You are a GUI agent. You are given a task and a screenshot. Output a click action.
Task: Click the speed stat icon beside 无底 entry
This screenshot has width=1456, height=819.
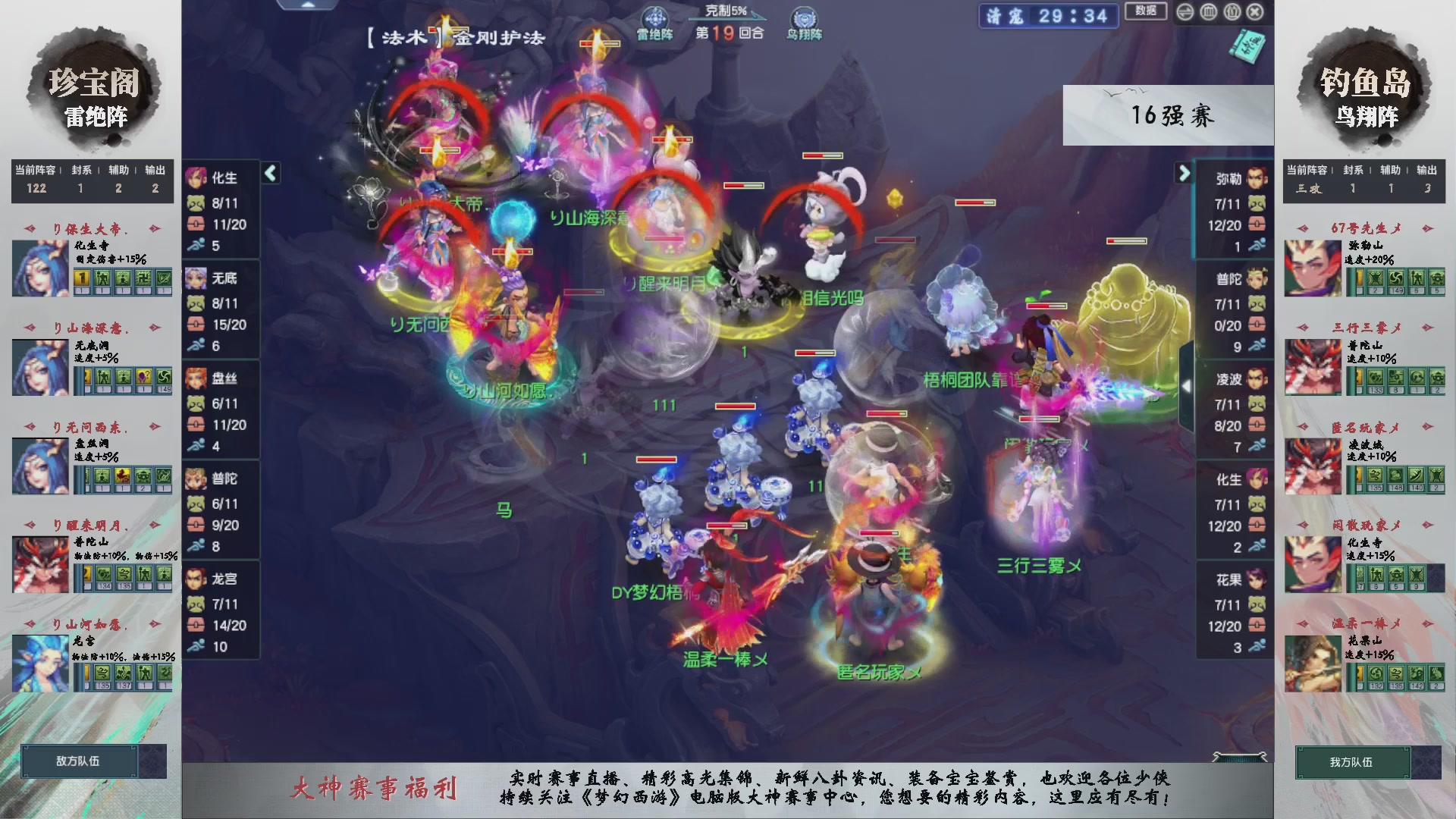197,346
